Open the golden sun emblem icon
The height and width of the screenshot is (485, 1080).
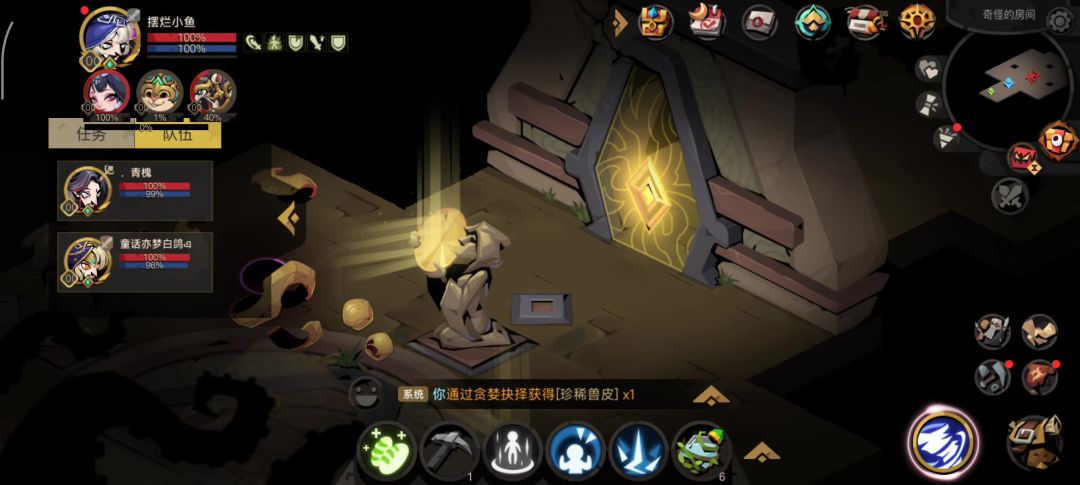916,21
